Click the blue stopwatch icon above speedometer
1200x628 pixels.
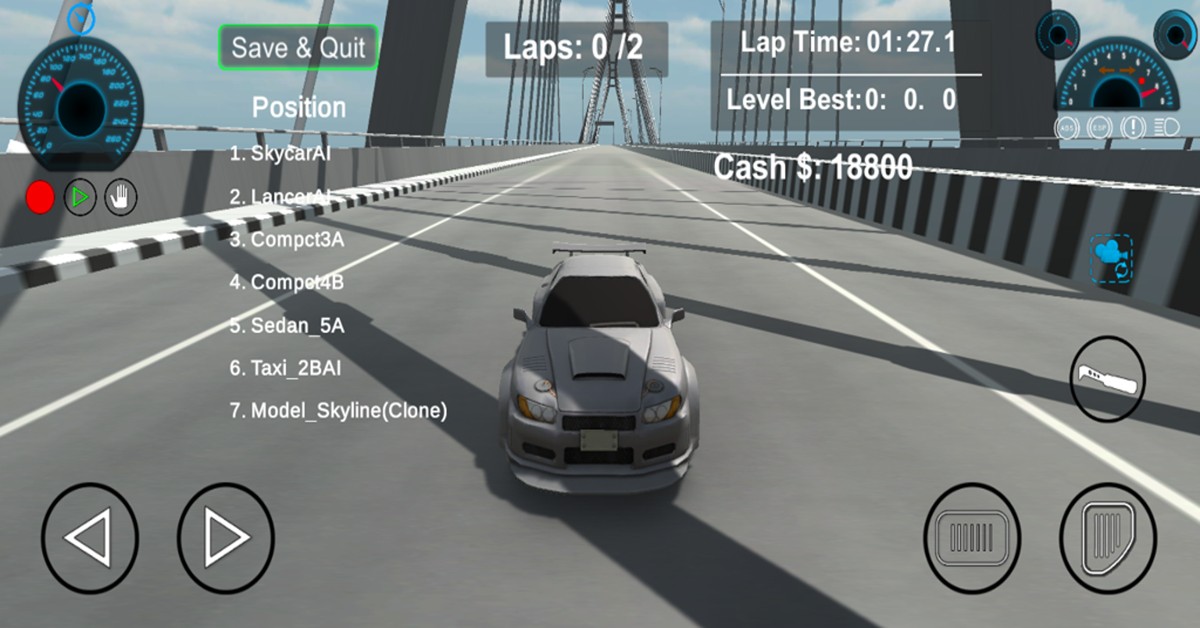pos(81,17)
